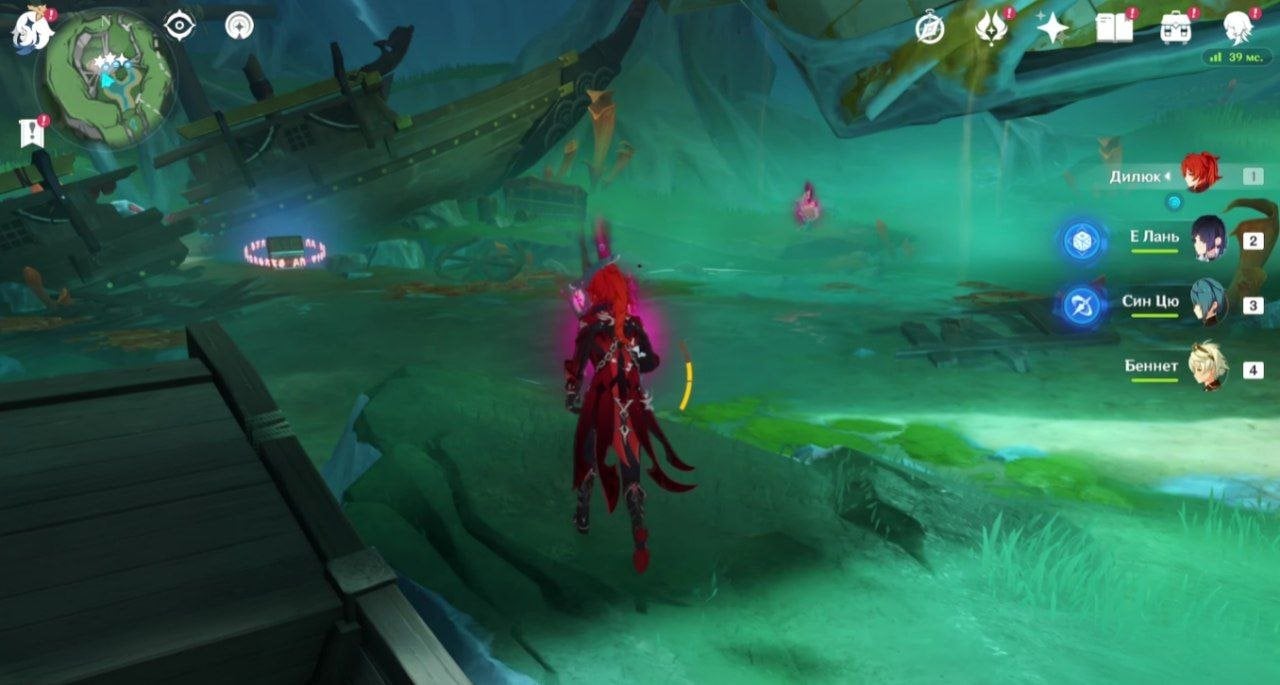Screen dimensions: 1280x685
Task: Open the Wish star icon
Action: pos(1052,28)
